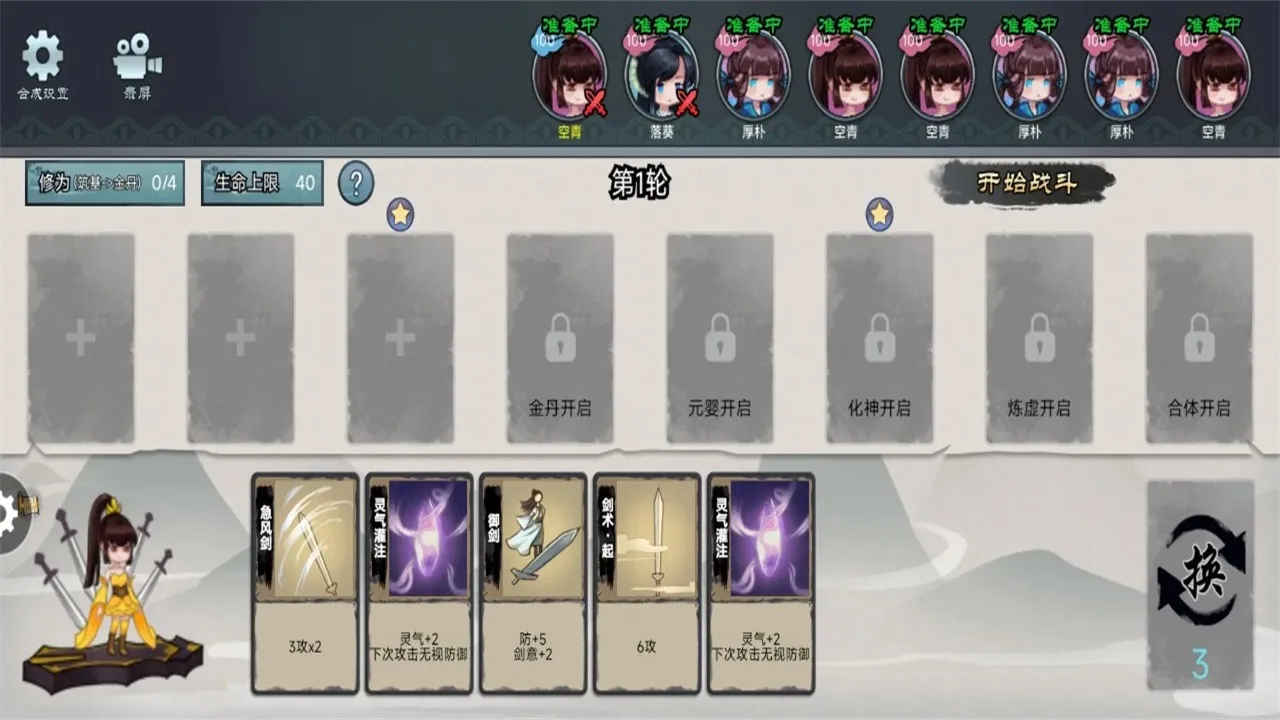Click the star icon above the third card slot
Screen dimensions: 1280x720
click(x=401, y=212)
